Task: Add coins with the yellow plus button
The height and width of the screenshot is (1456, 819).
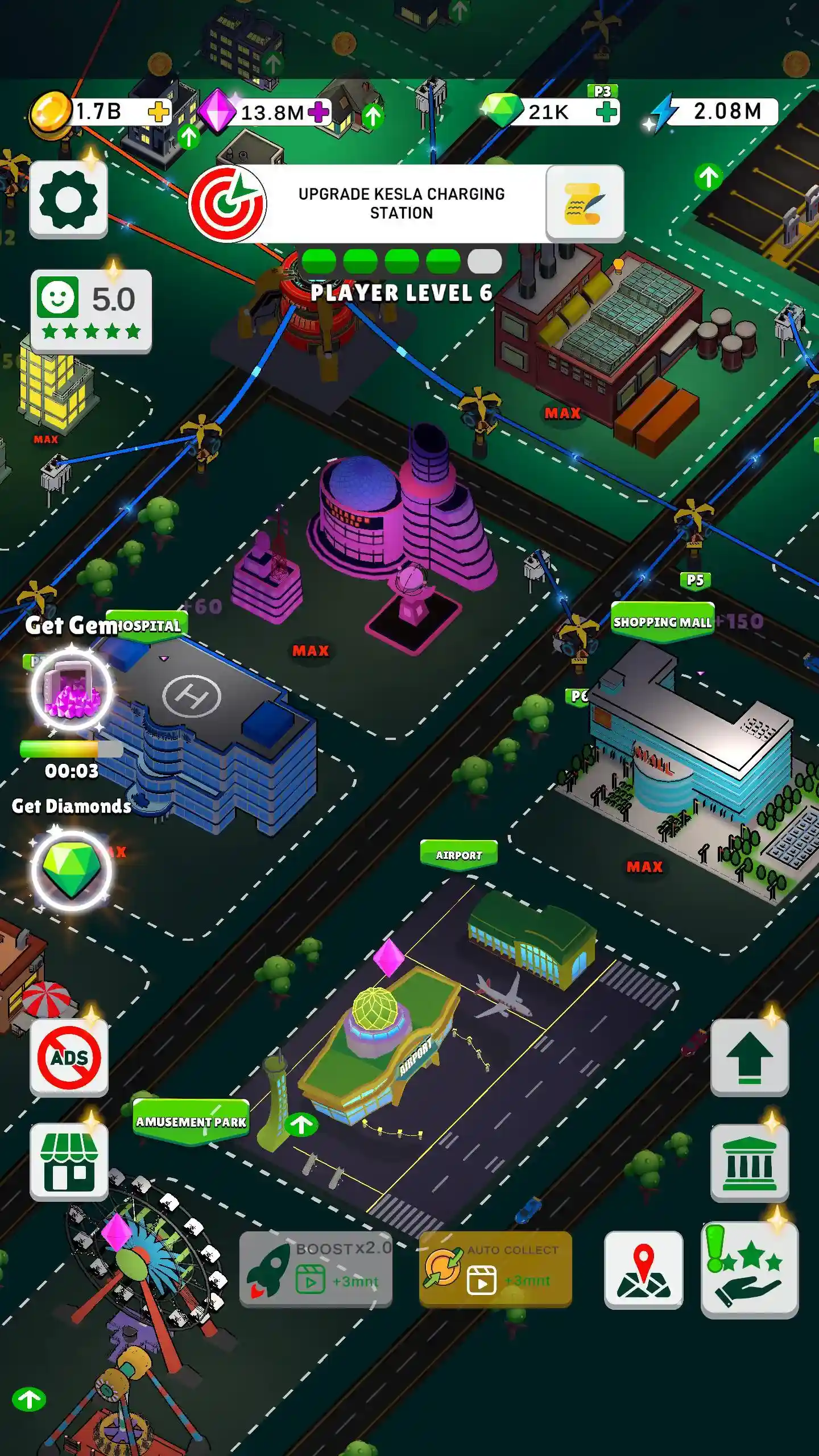Action: coord(158,112)
